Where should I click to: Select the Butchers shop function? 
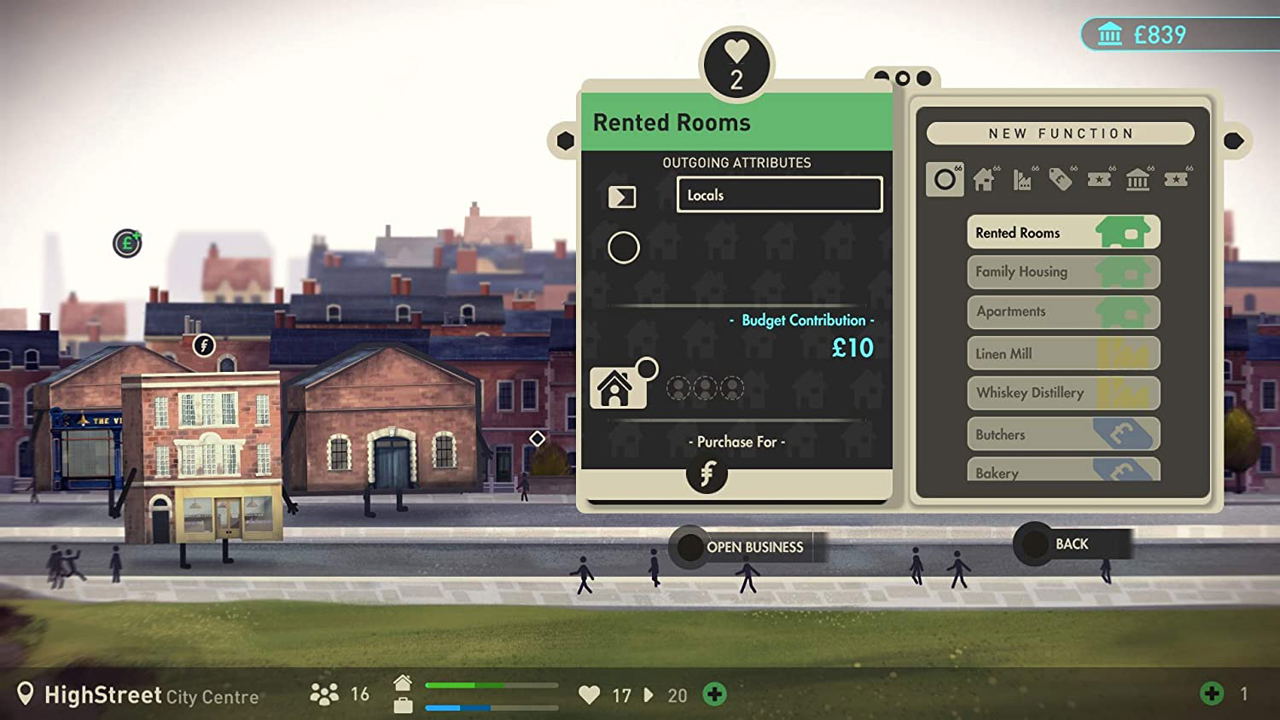tap(1063, 435)
